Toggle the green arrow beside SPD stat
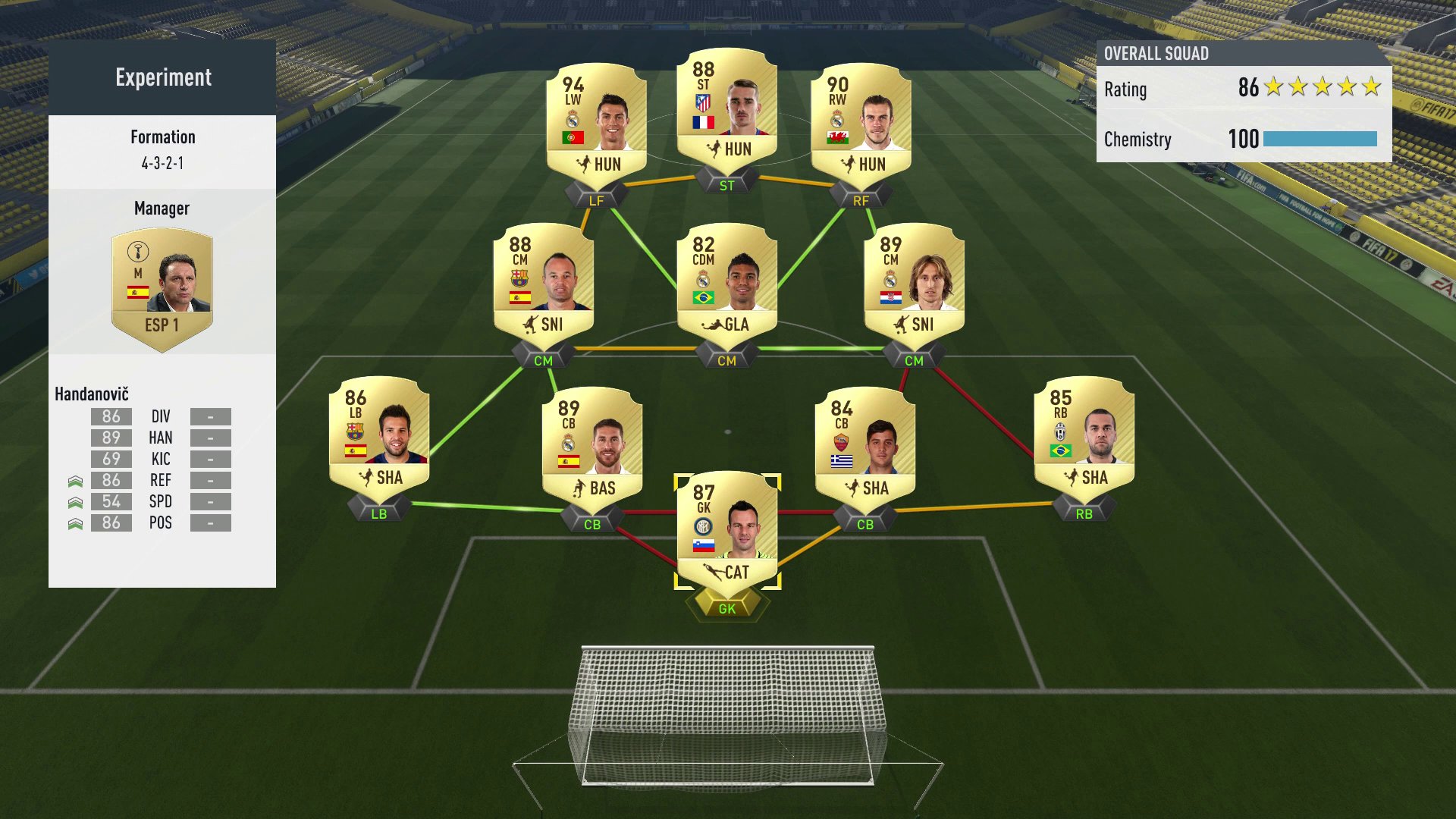This screenshot has width=1456, height=819. [76, 501]
